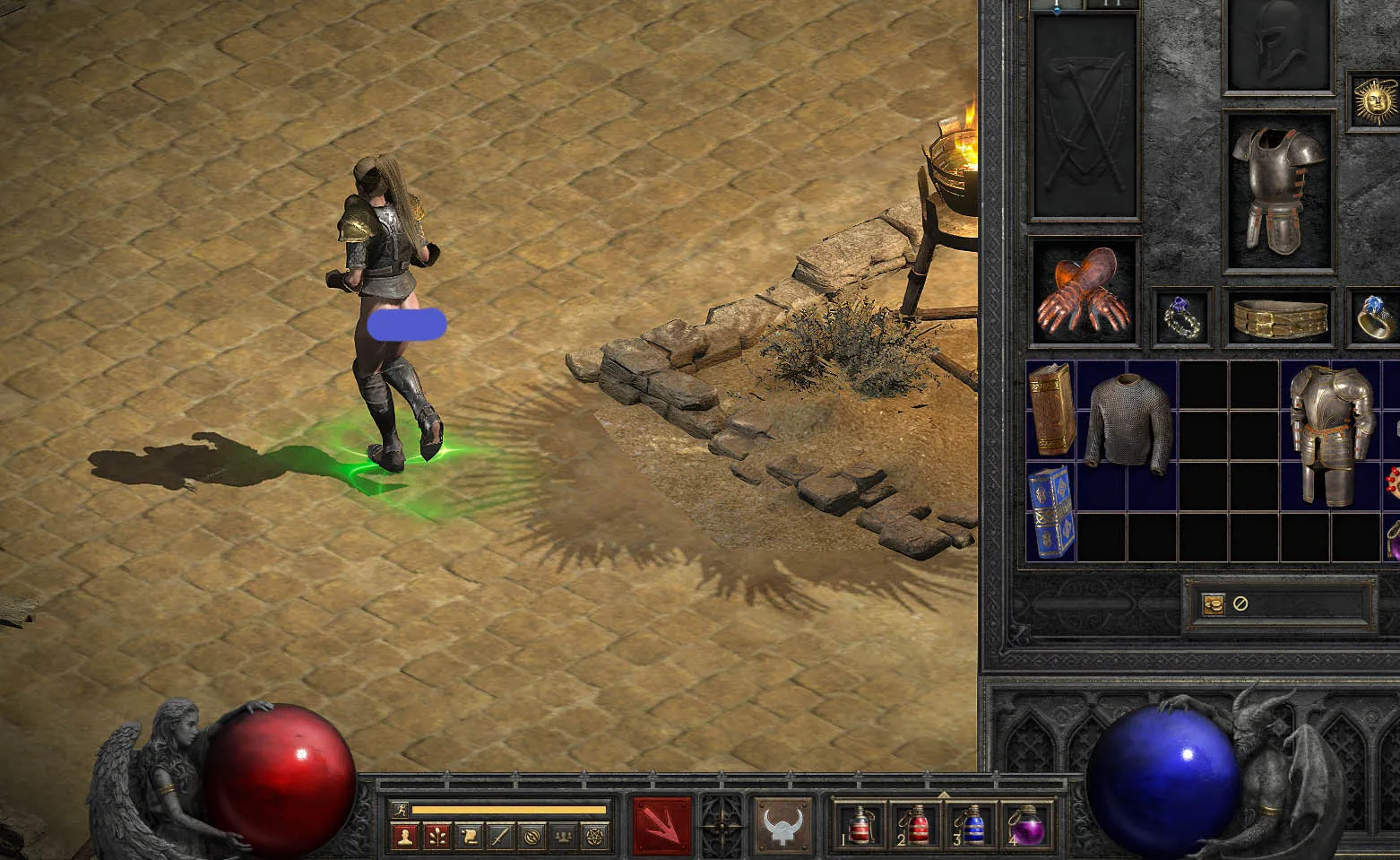The width and height of the screenshot is (1400, 860).
Task: Toggle the run/walk button
Action: 401,810
